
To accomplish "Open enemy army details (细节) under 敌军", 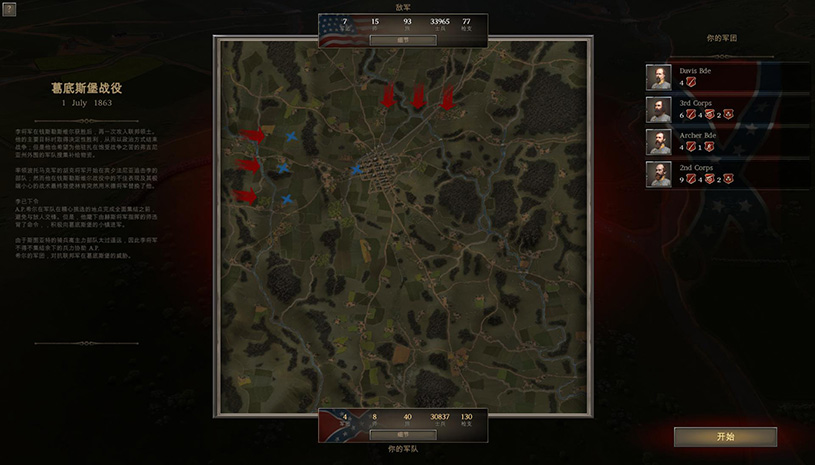I will [402, 41].
